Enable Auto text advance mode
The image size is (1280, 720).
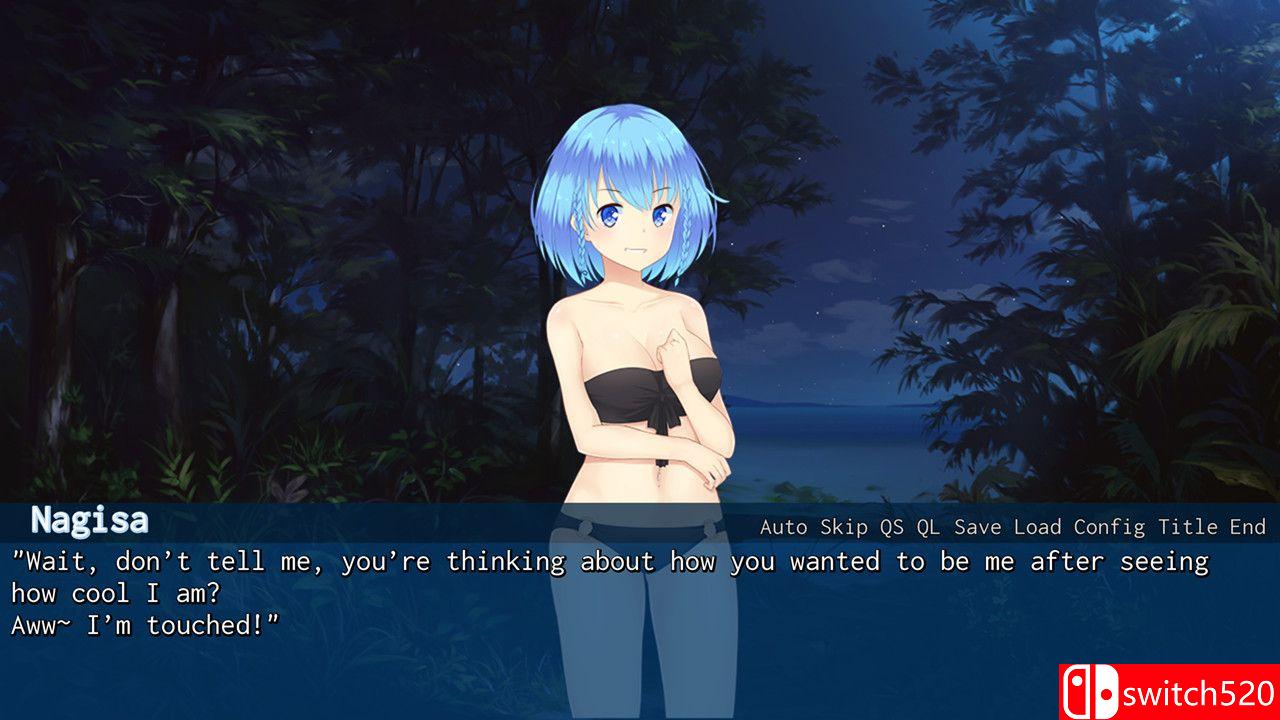(784, 527)
